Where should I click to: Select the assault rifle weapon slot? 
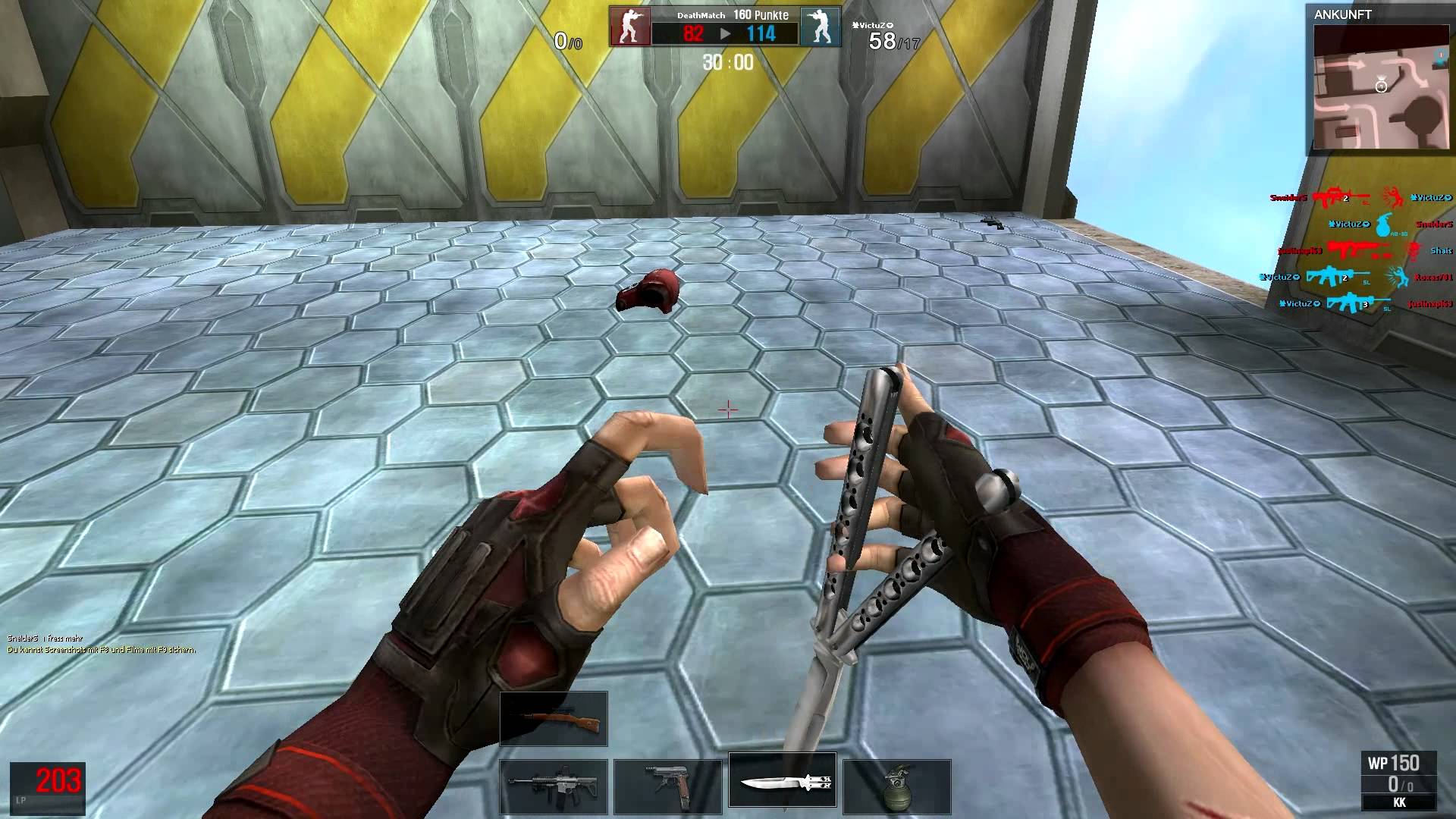point(553,785)
